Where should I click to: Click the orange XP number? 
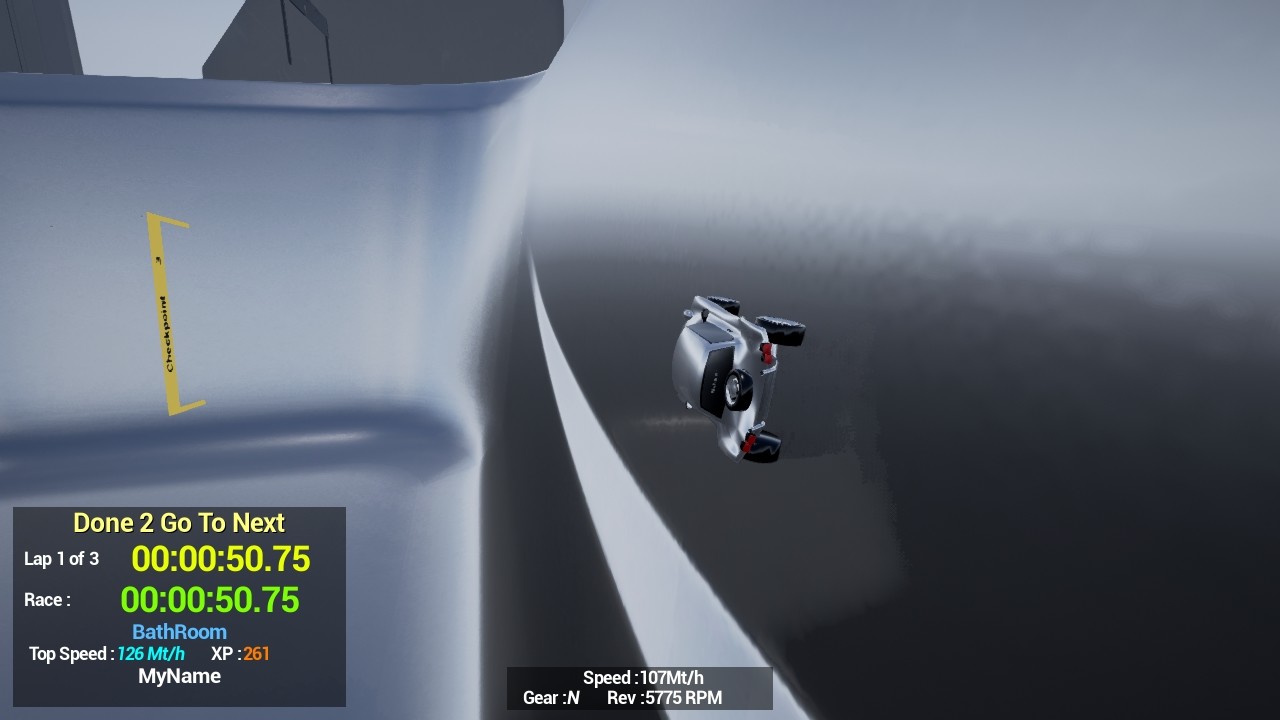[256, 655]
